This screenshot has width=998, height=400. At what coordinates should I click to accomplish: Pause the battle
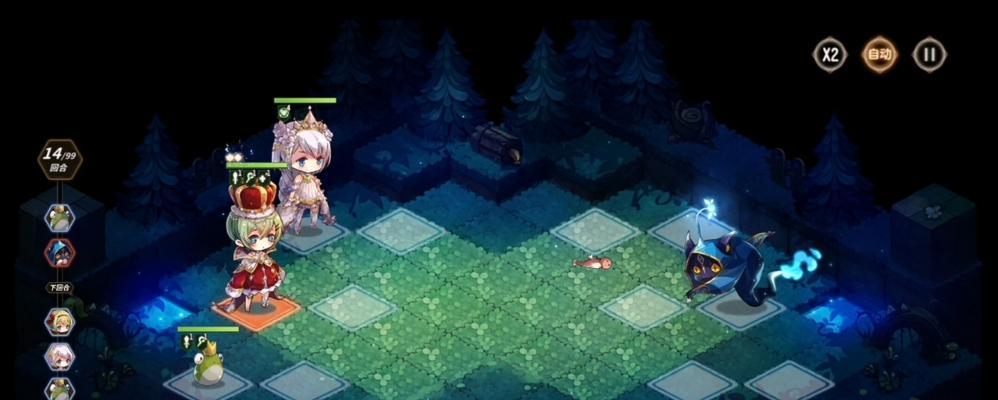pyautogui.click(x=929, y=54)
